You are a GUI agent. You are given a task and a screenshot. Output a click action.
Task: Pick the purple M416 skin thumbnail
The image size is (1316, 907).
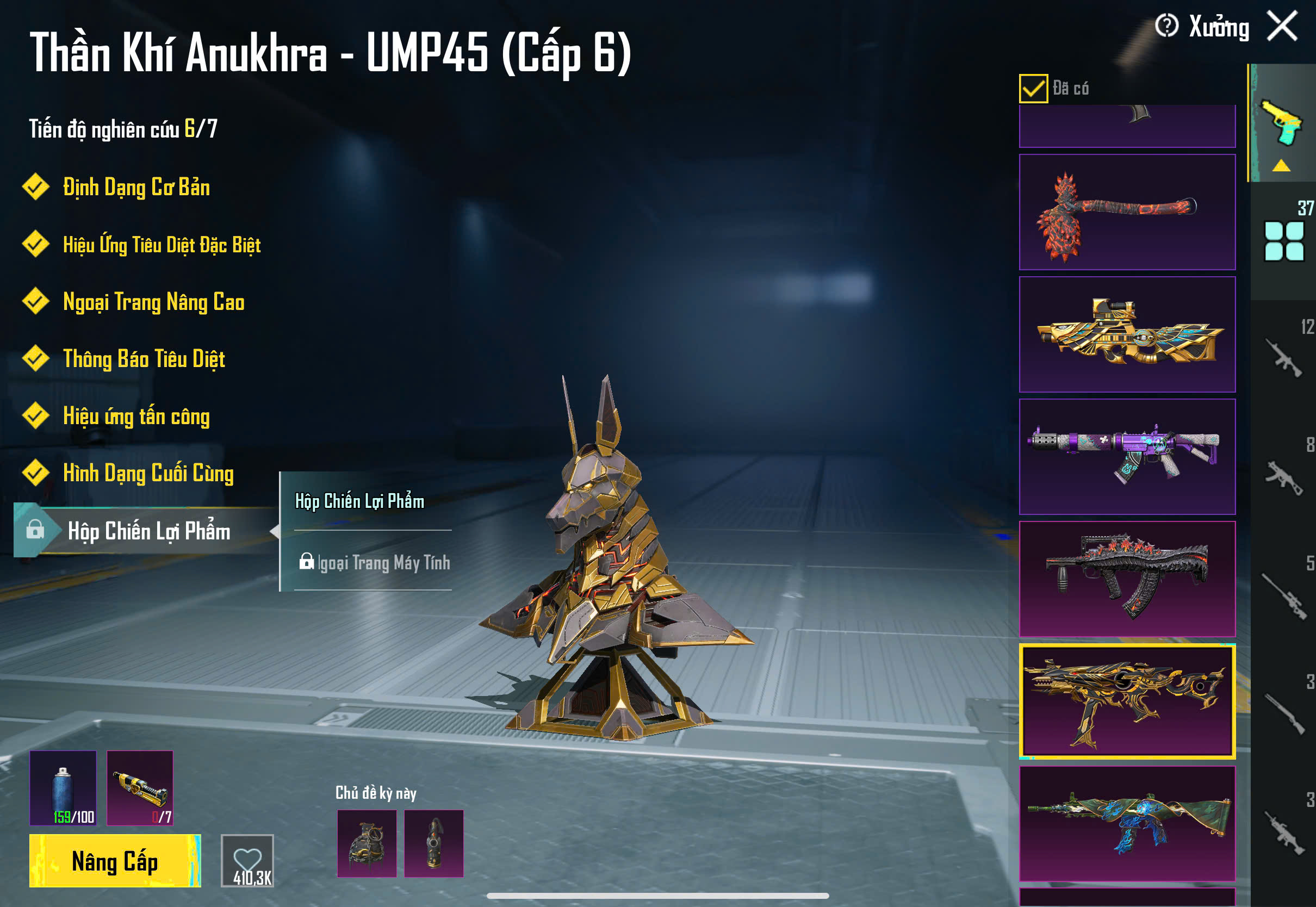(1127, 456)
